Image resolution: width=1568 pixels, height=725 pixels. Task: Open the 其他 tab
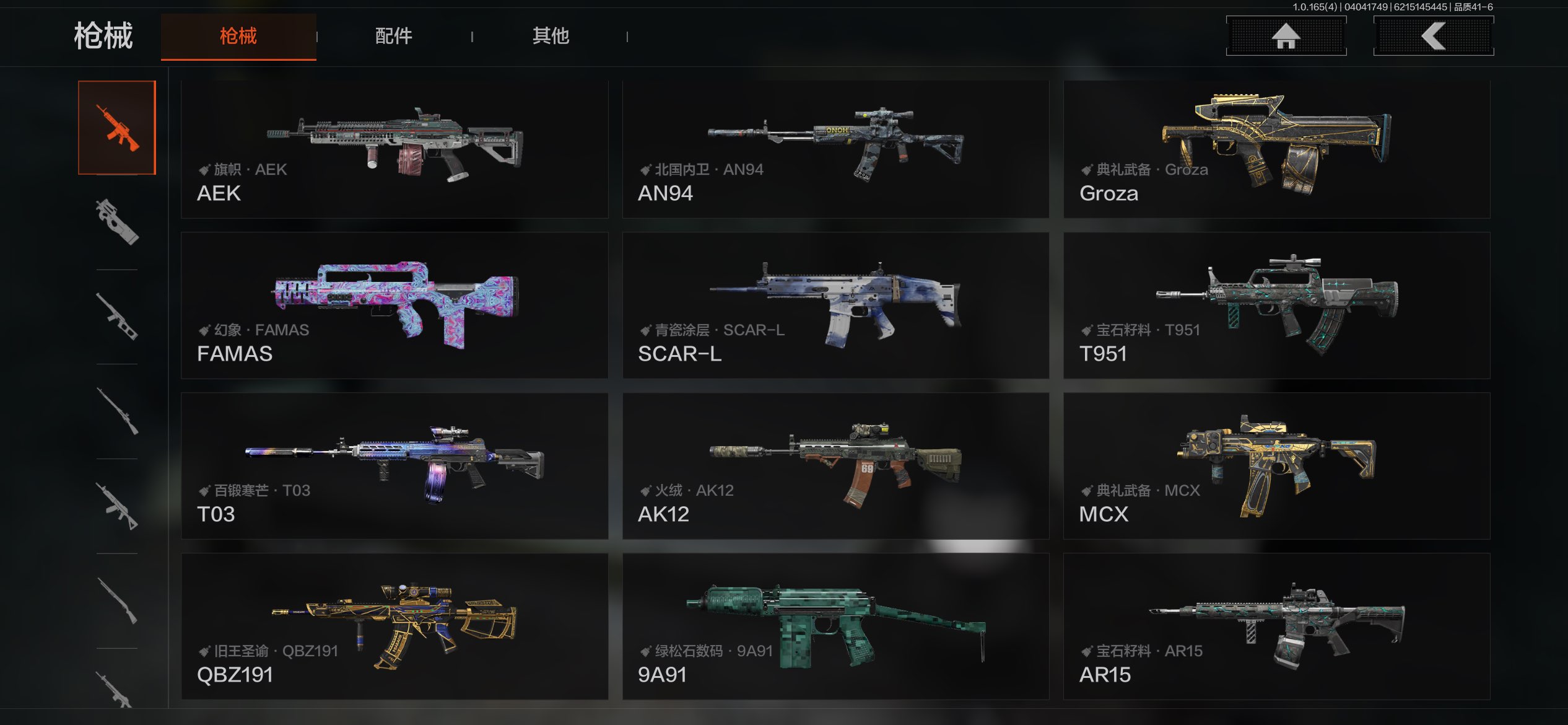(x=551, y=36)
